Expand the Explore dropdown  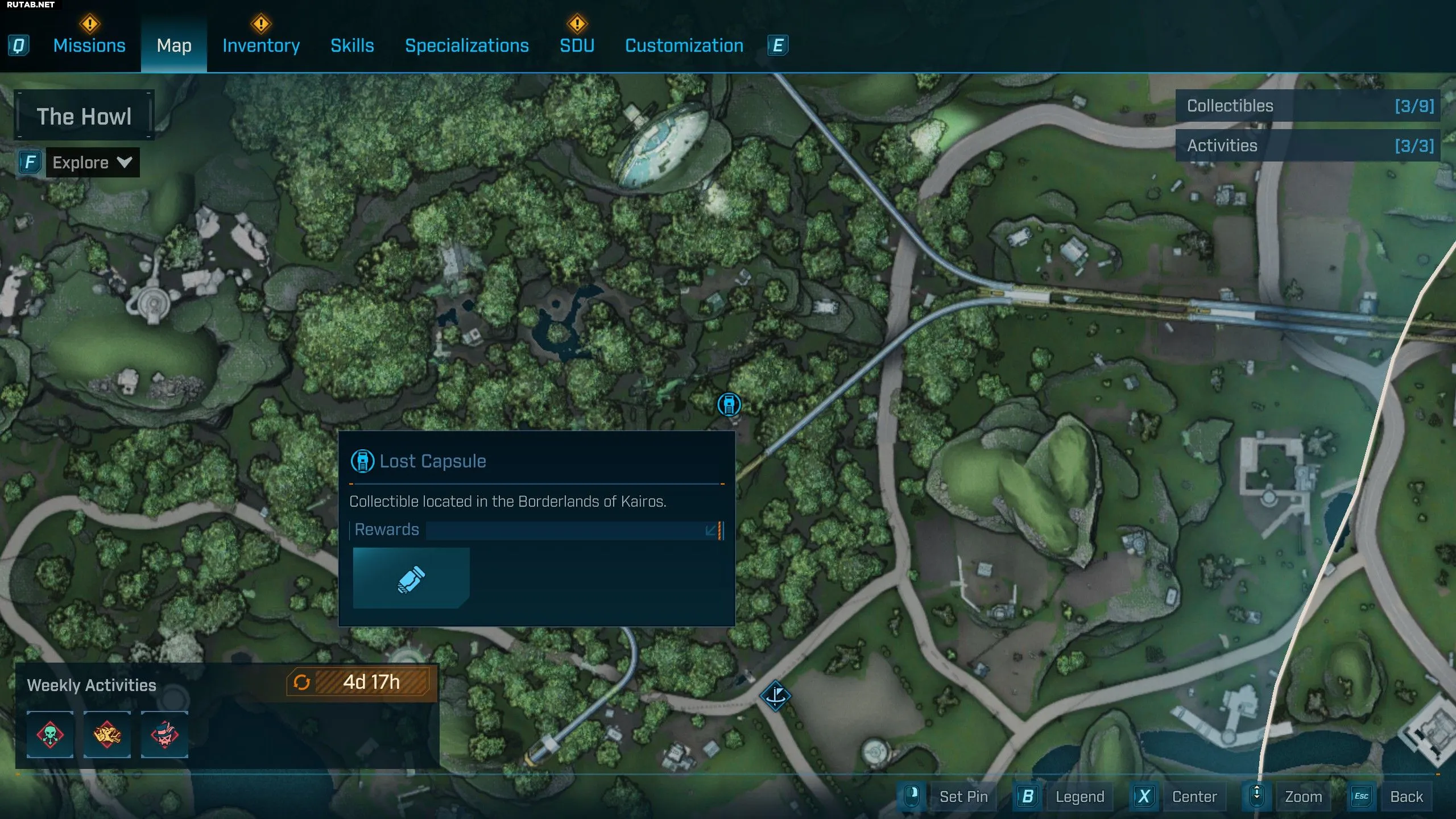tap(92, 163)
